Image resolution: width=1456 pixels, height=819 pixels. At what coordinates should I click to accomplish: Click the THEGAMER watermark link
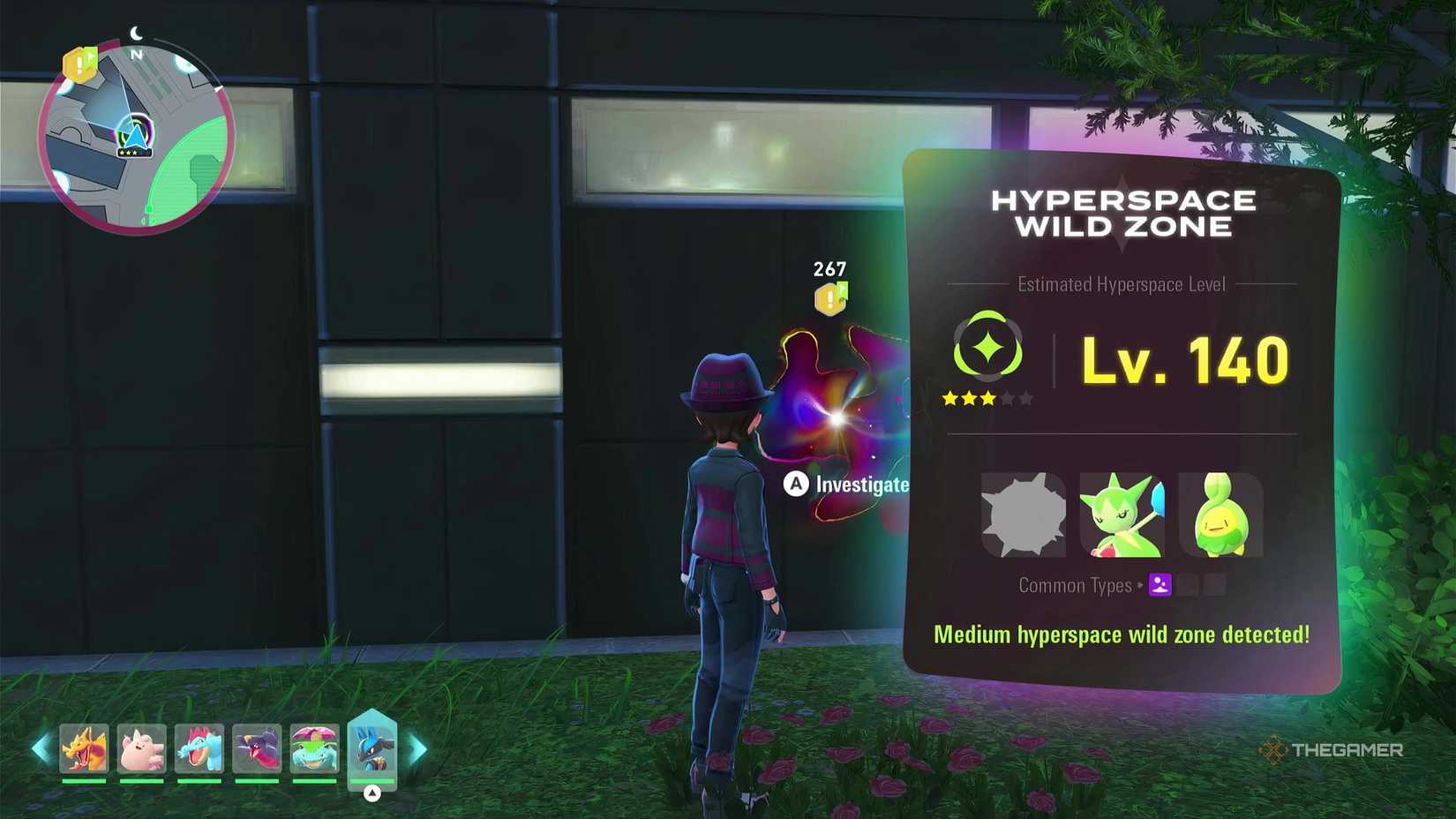click(1335, 751)
